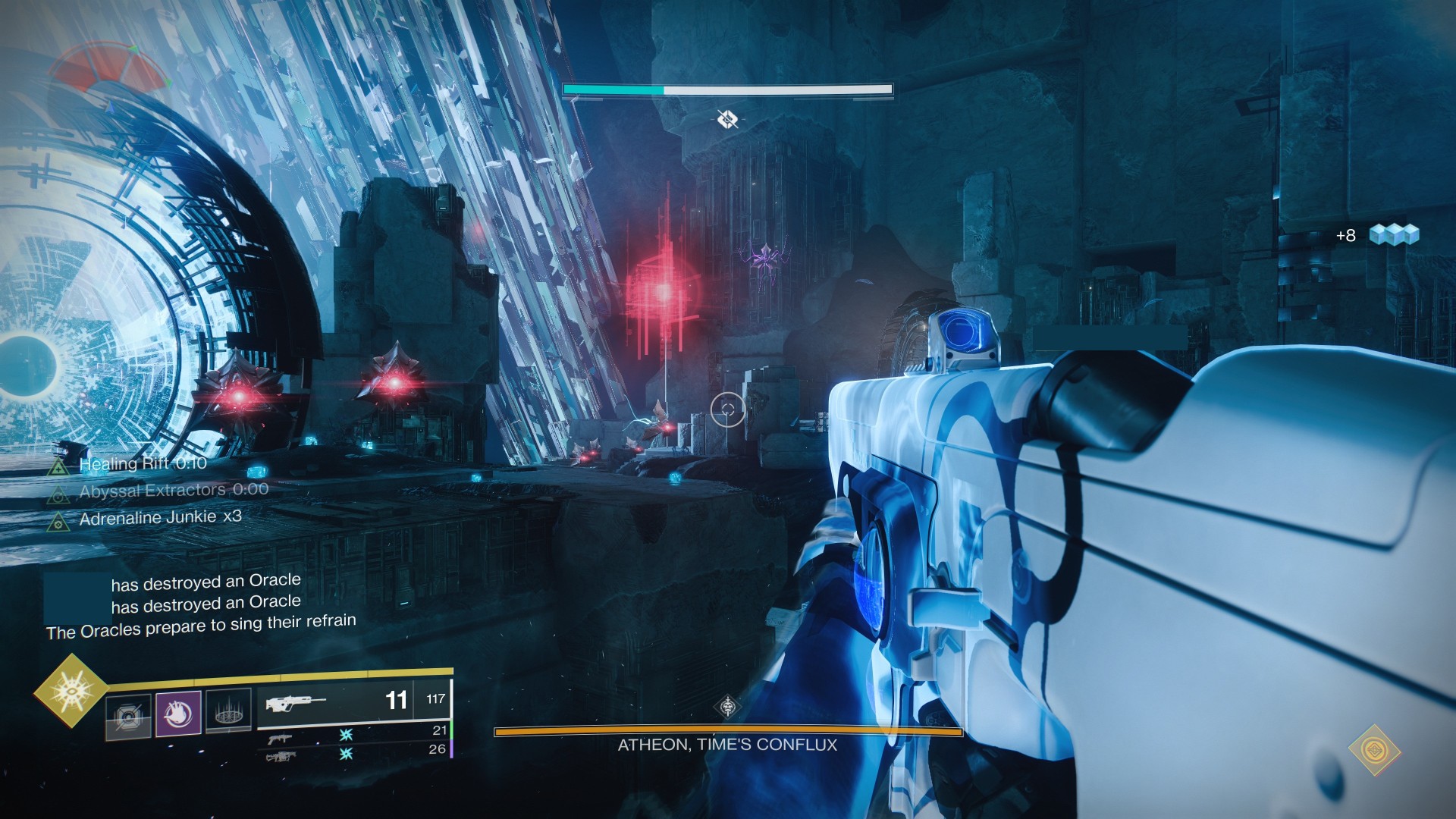Click the +8 glimmer cubes pickup icon

point(1394,235)
